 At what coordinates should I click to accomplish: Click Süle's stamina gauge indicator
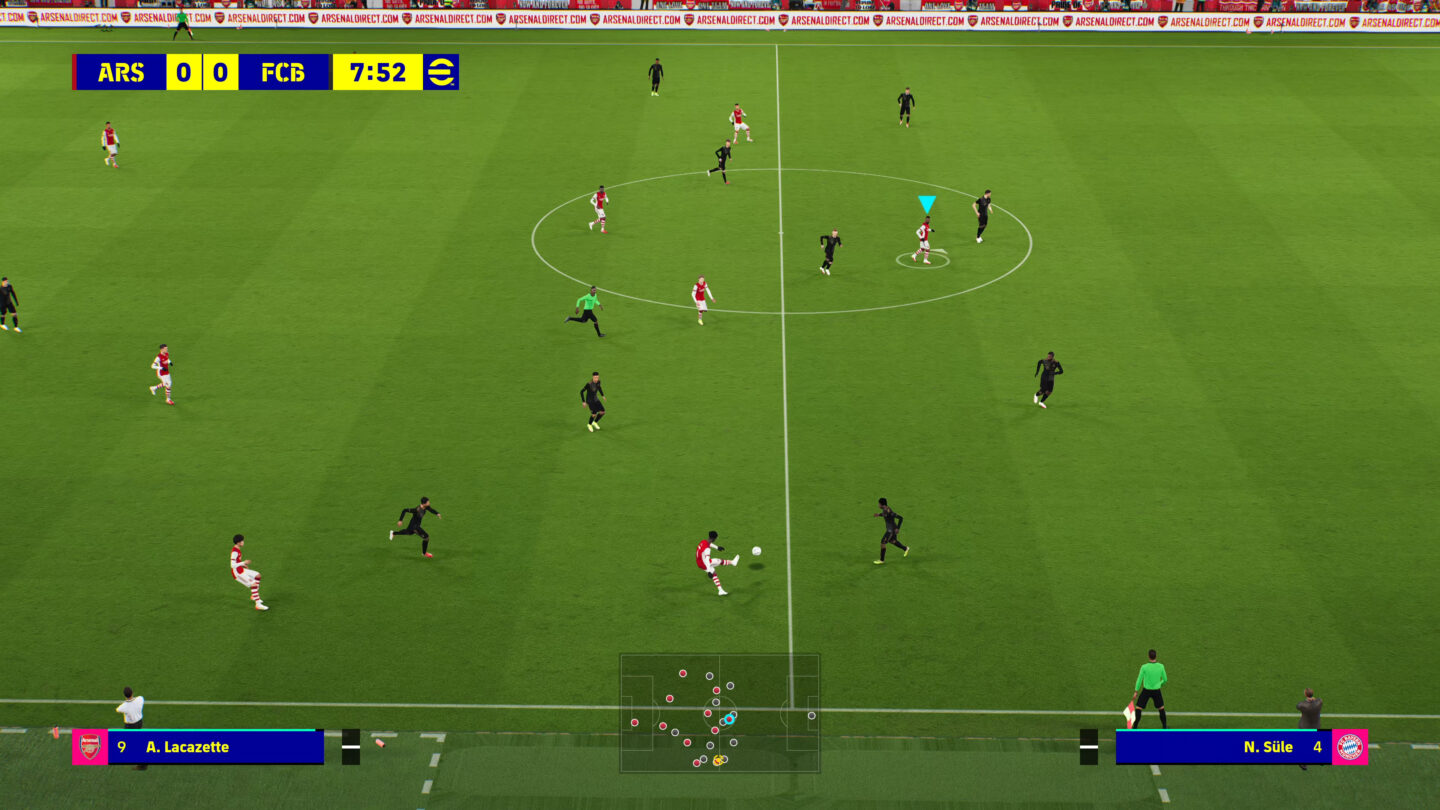pos(1089,747)
